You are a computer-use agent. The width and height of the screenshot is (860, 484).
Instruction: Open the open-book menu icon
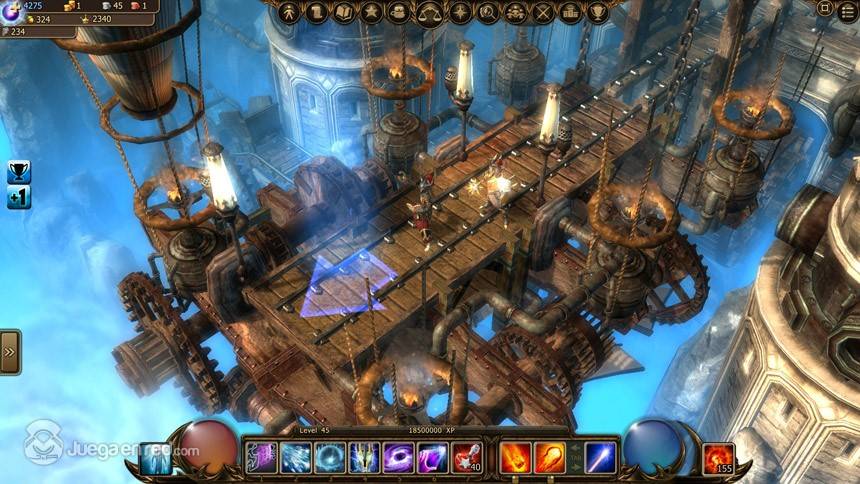345,13
